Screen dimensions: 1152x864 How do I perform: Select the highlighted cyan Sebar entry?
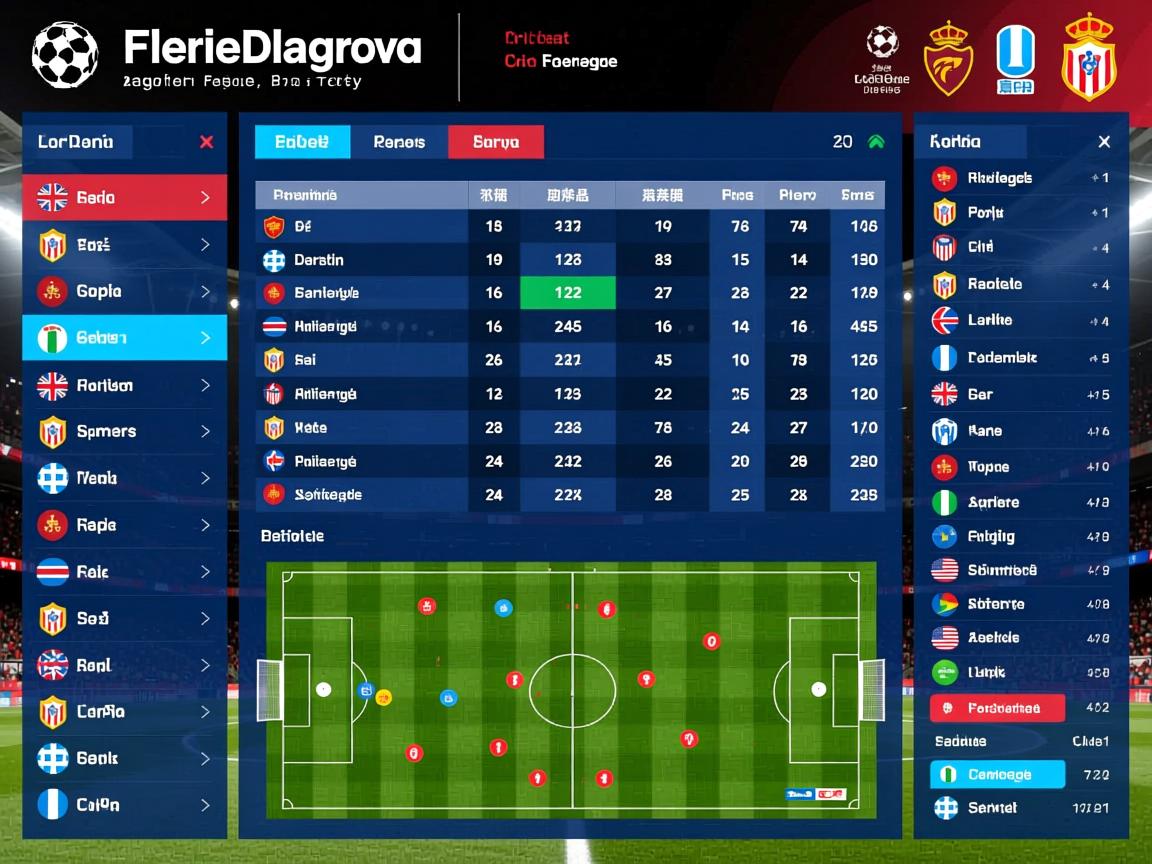(x=125, y=338)
